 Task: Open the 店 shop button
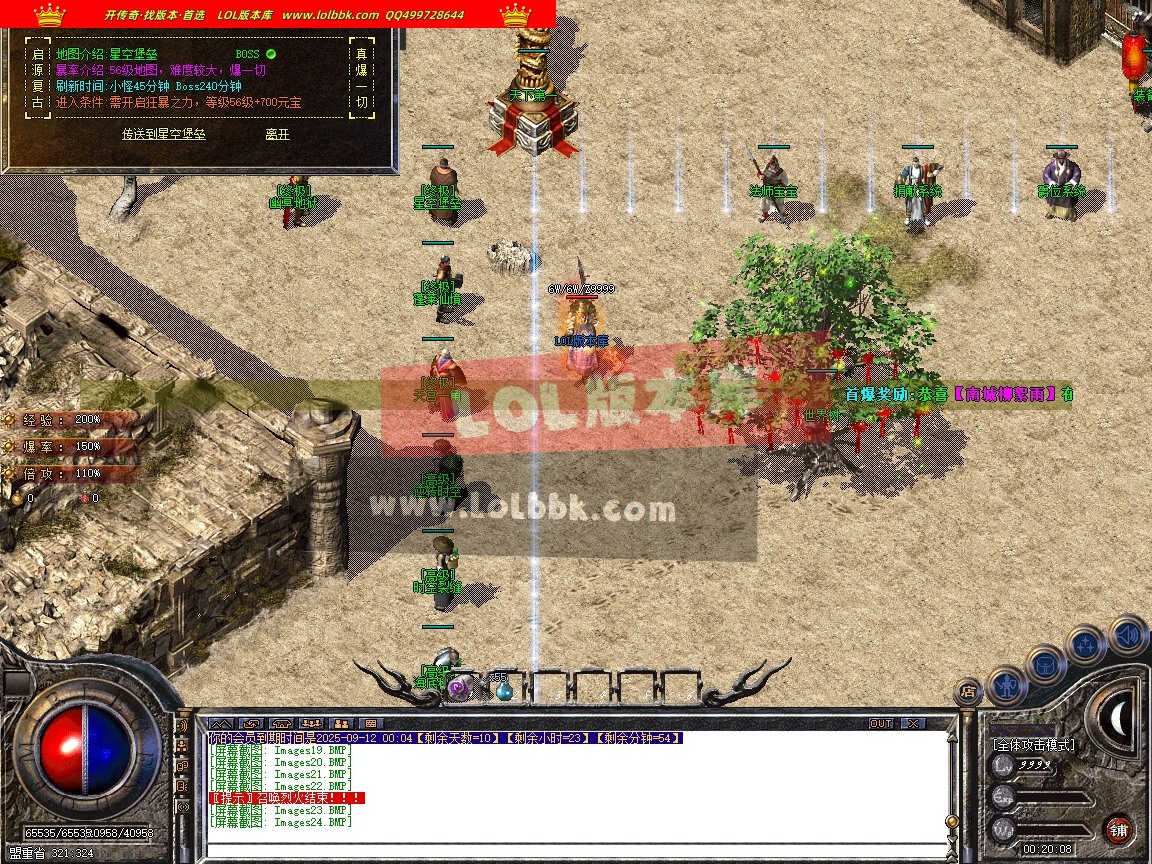pyautogui.click(x=967, y=690)
